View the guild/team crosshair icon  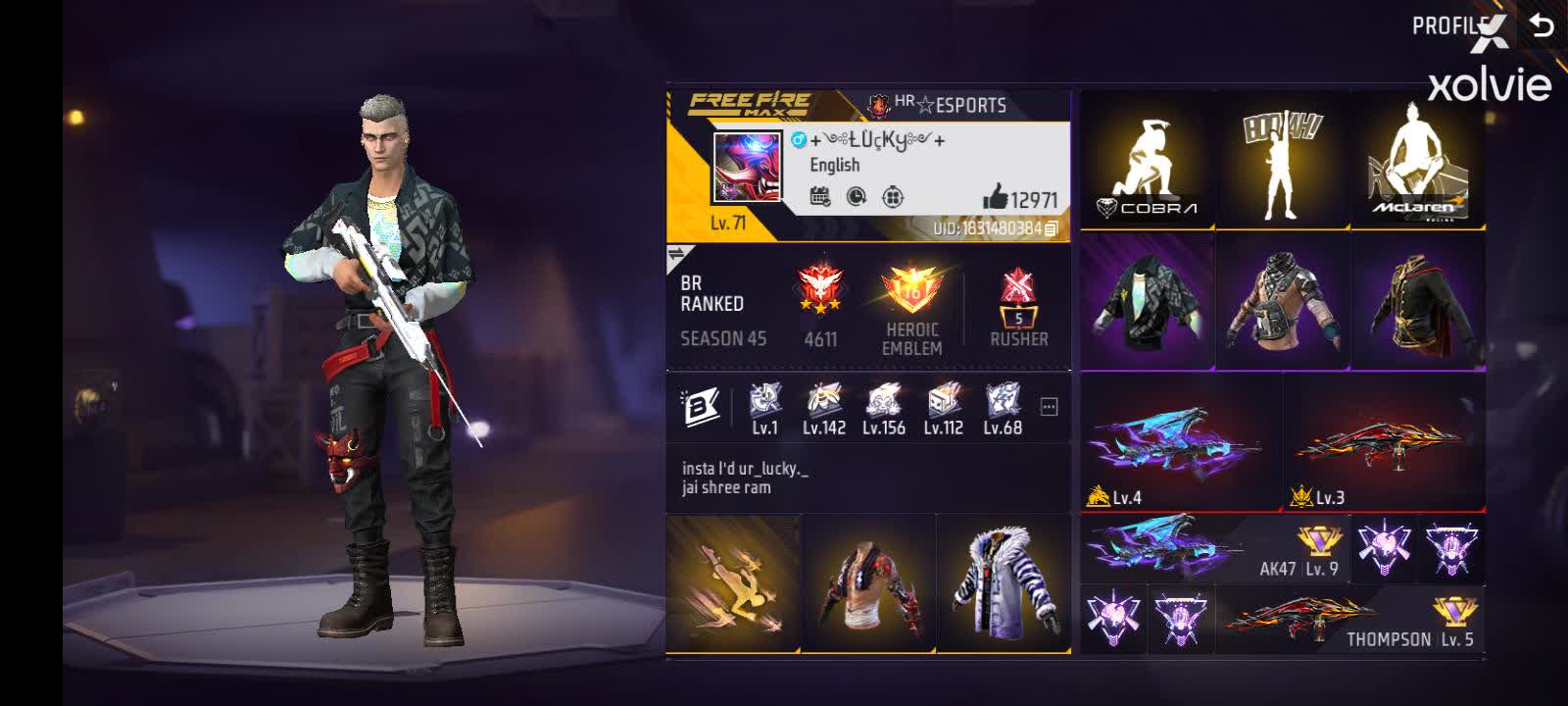tap(892, 197)
